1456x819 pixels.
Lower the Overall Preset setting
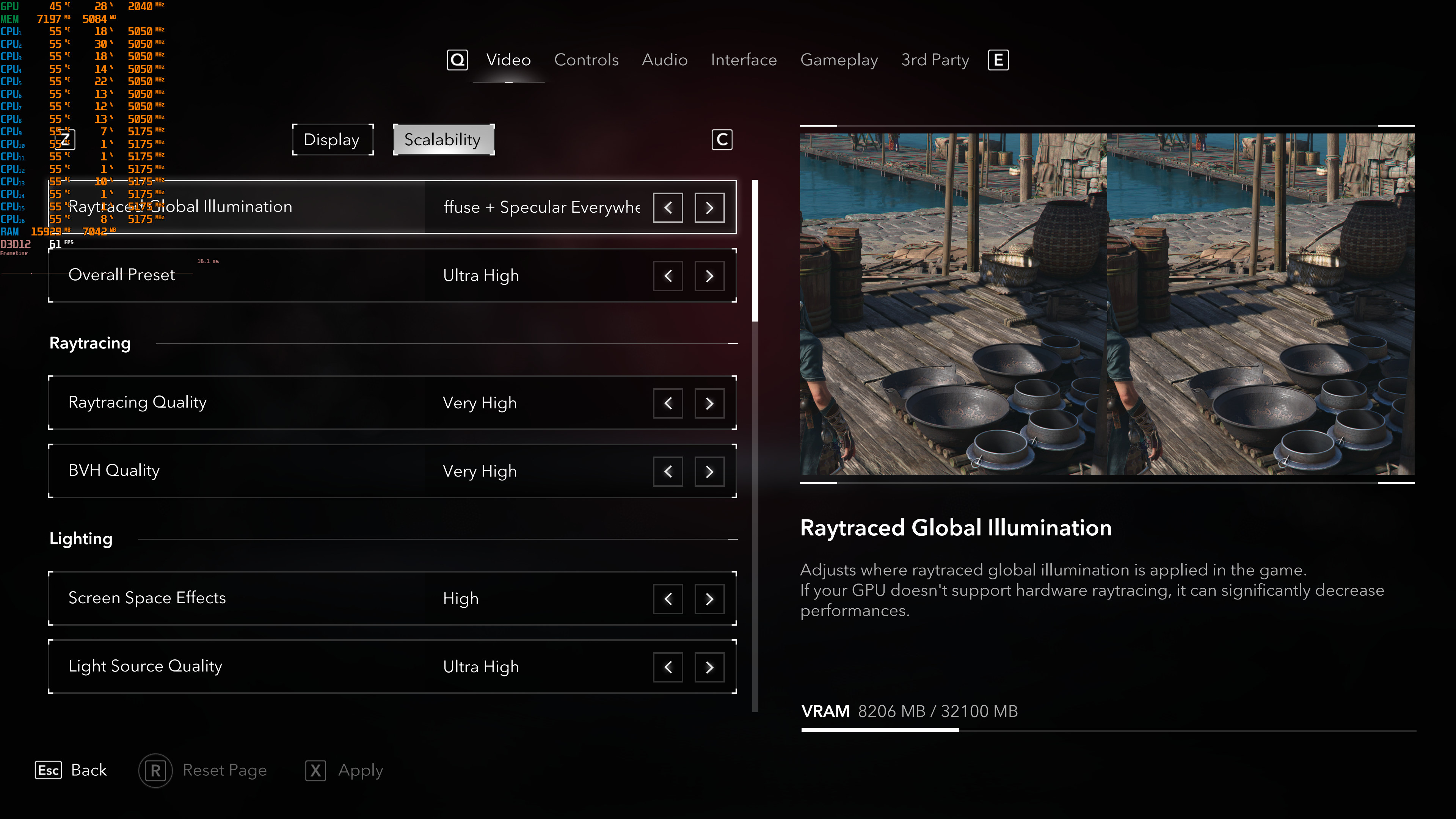point(667,276)
